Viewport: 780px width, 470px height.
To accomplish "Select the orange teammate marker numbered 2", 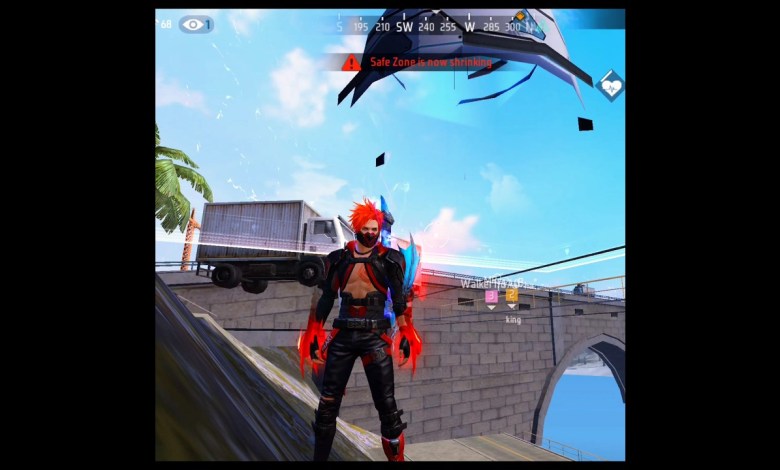I will coord(512,295).
